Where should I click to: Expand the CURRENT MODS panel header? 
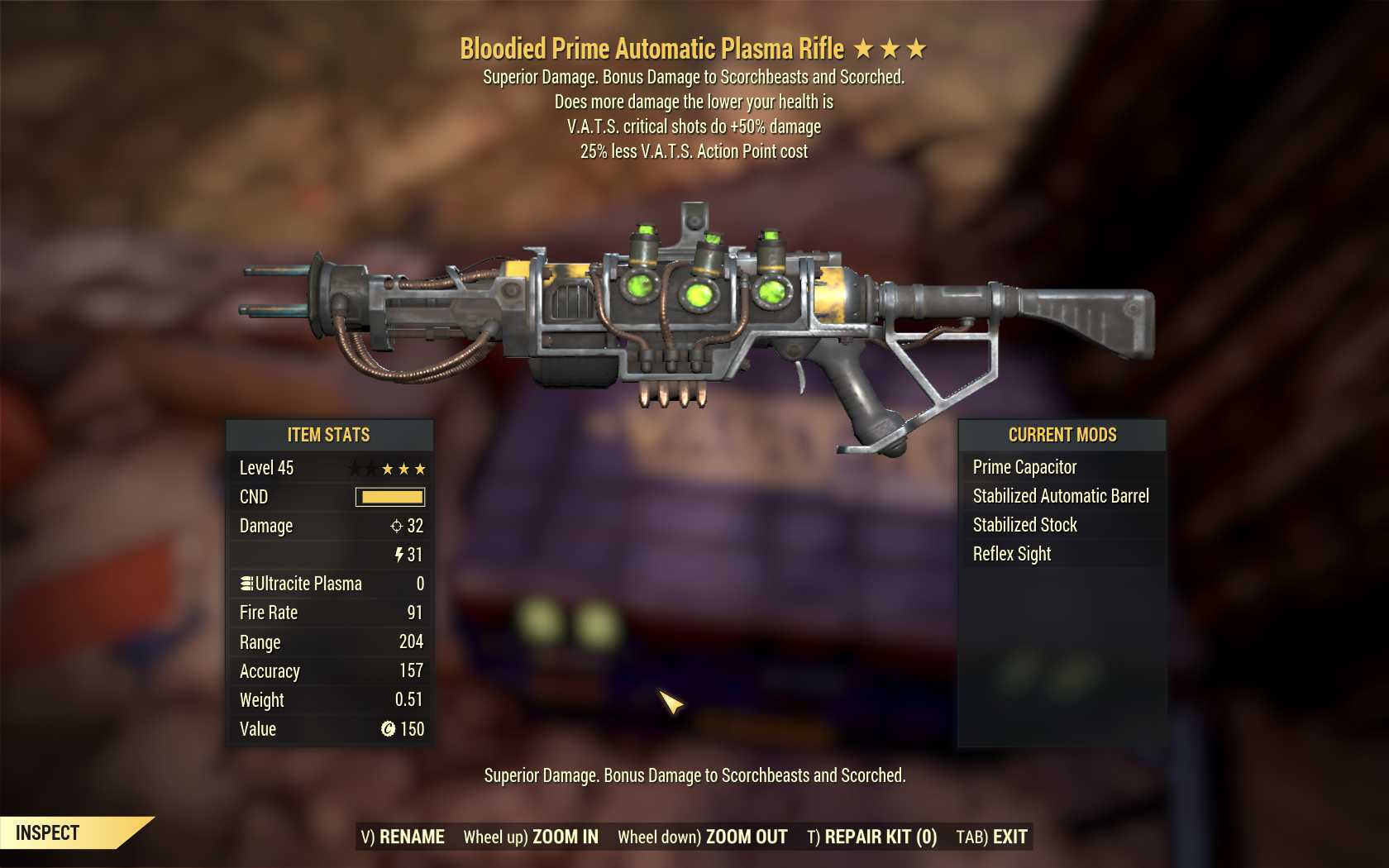coord(1062,435)
